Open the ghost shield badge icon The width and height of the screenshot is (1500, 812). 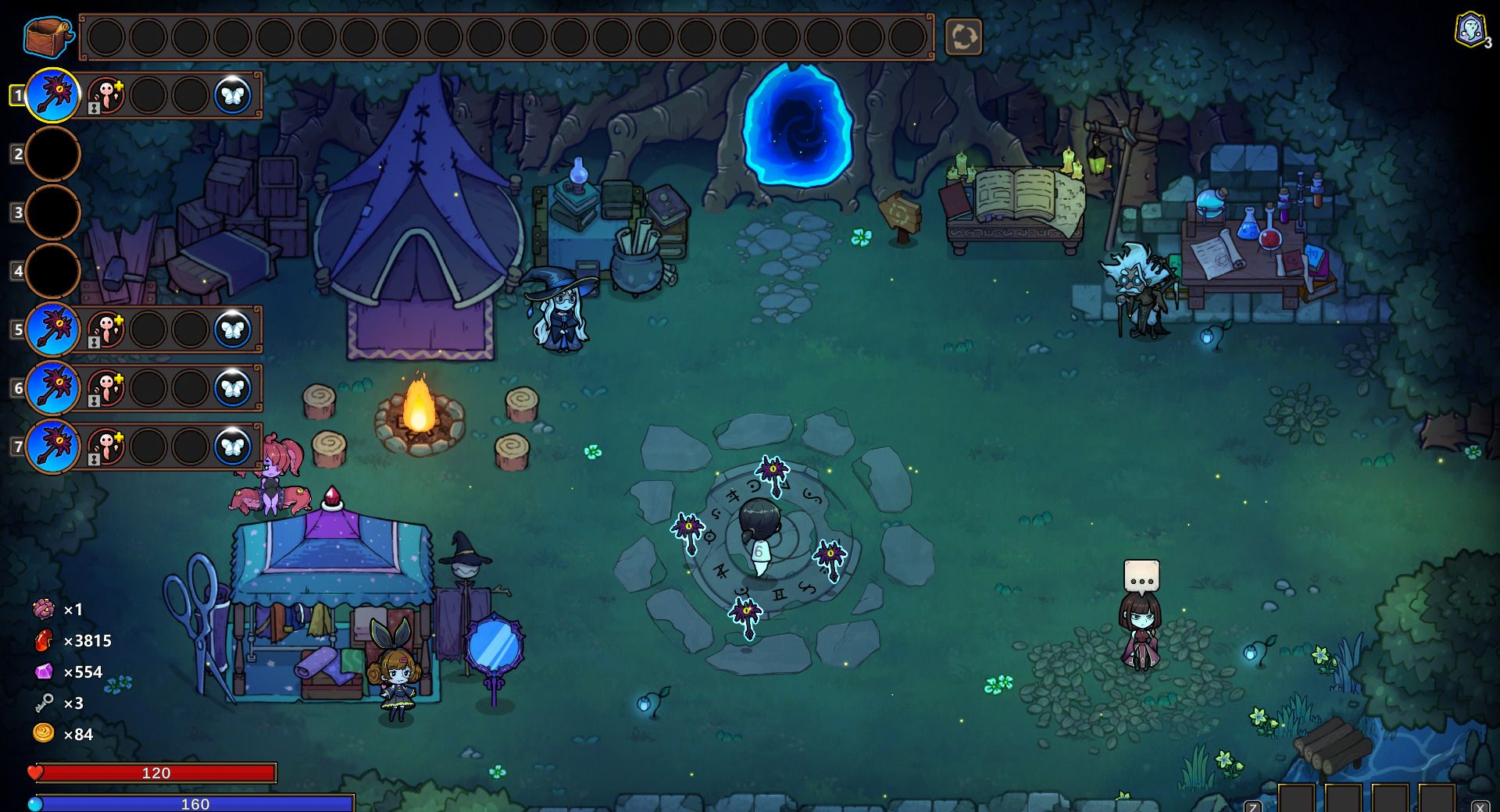1470,30
